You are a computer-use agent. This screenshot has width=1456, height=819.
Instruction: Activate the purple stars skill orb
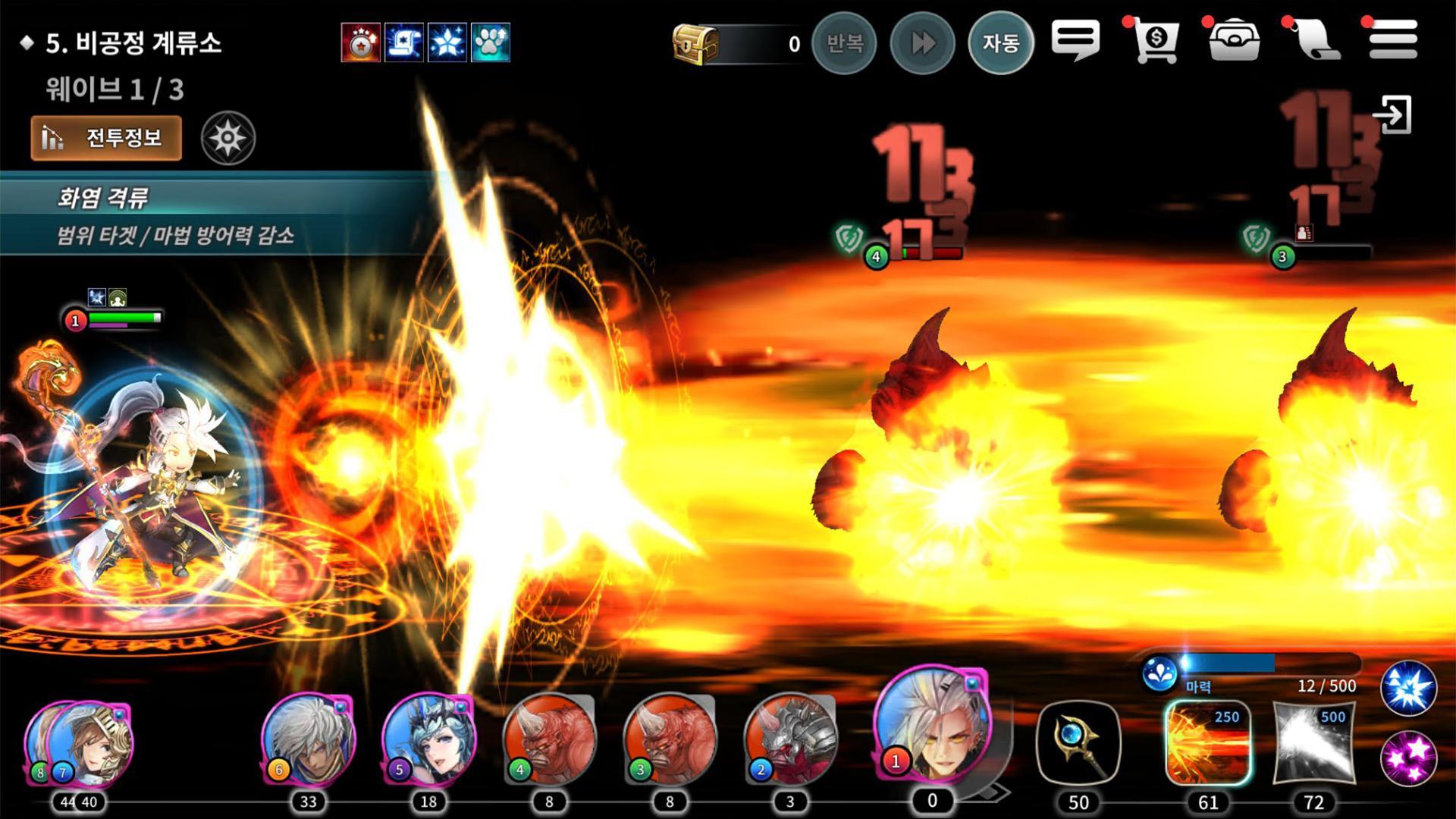(x=1408, y=757)
